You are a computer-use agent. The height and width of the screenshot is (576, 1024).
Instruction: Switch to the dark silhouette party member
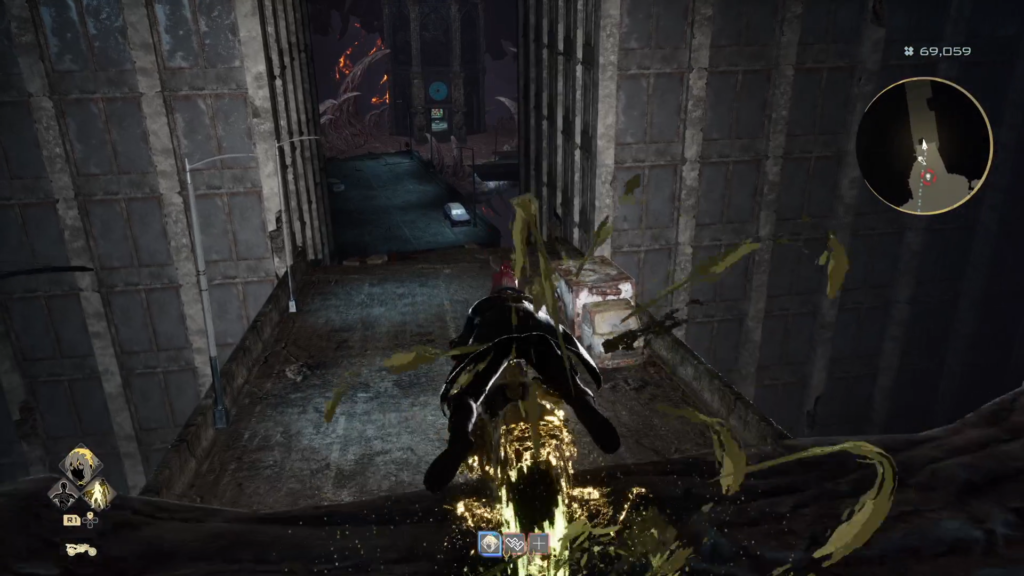62,493
